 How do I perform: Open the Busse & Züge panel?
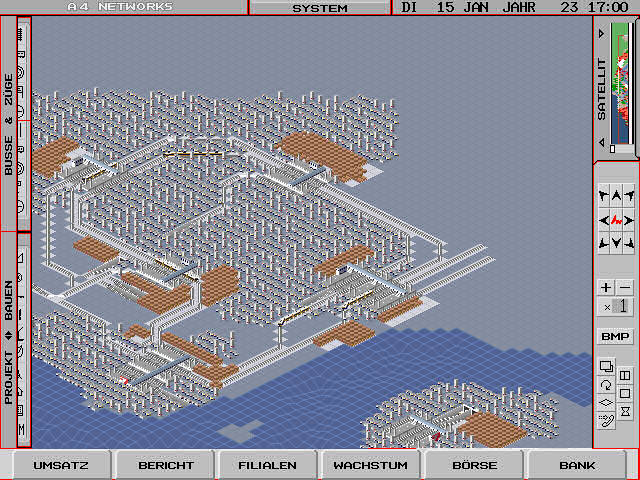(x=10, y=125)
